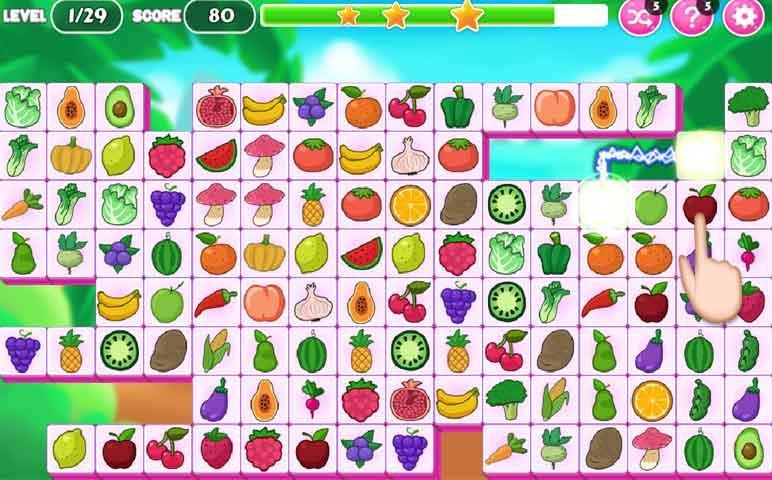772x480 pixels.
Task: Select the green bell pepper beside the cherries
Action: coord(457,106)
